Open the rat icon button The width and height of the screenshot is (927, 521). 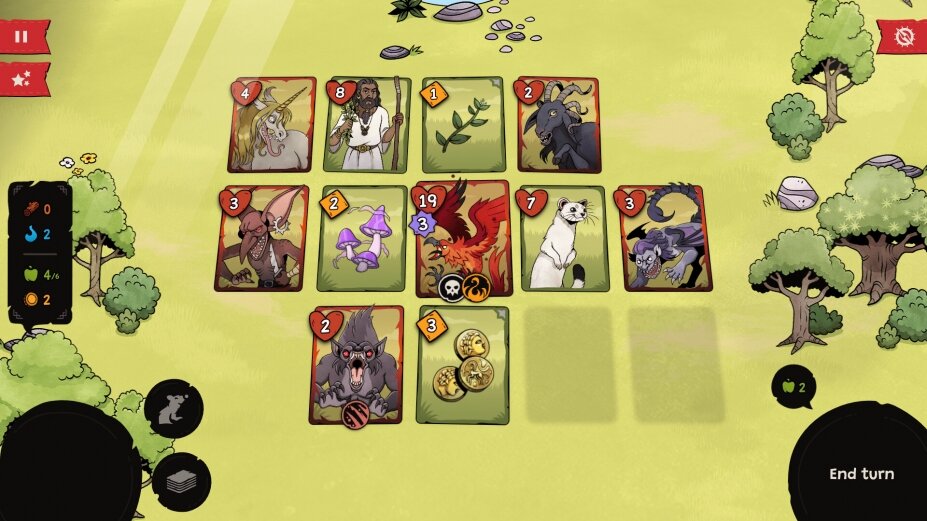tap(174, 408)
